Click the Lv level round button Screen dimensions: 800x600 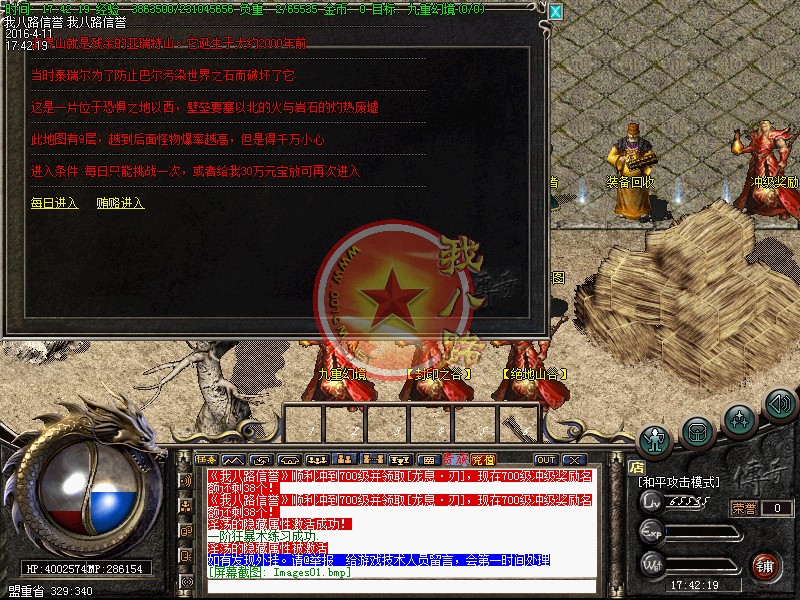tap(651, 500)
